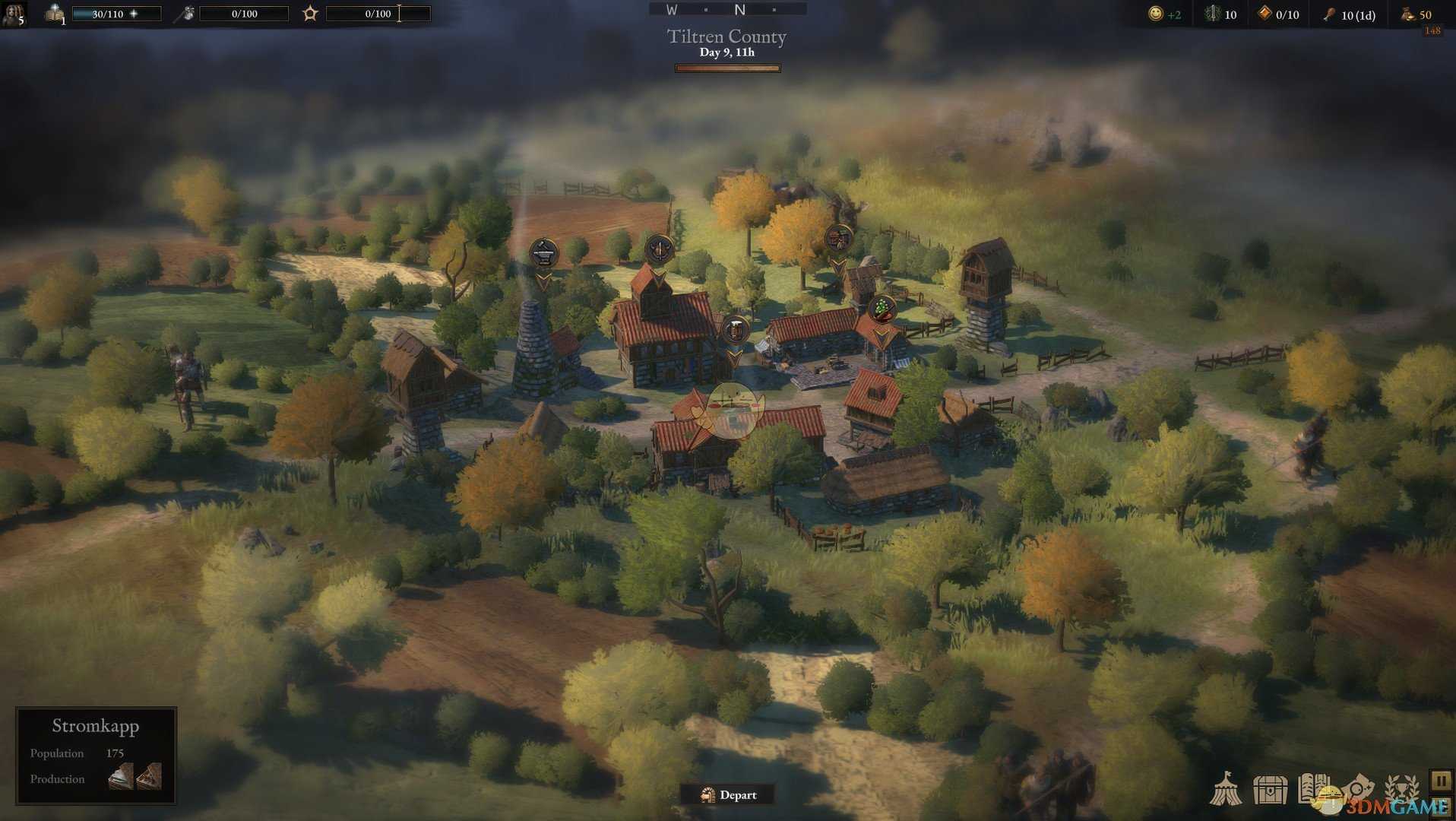
Task: Open the treasure chest inventory
Action: (x=1270, y=789)
